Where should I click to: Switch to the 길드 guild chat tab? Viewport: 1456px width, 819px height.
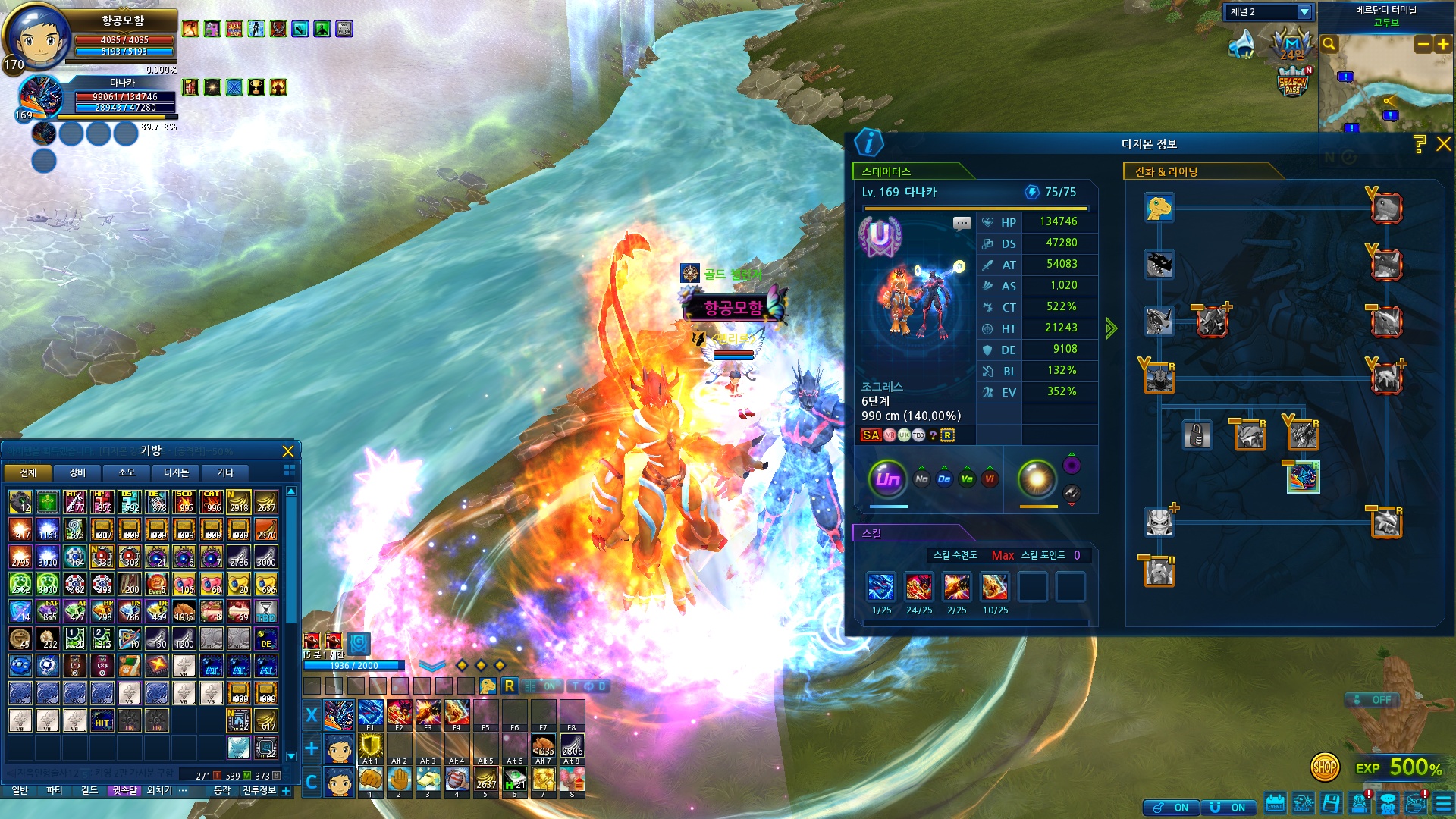pos(89,790)
